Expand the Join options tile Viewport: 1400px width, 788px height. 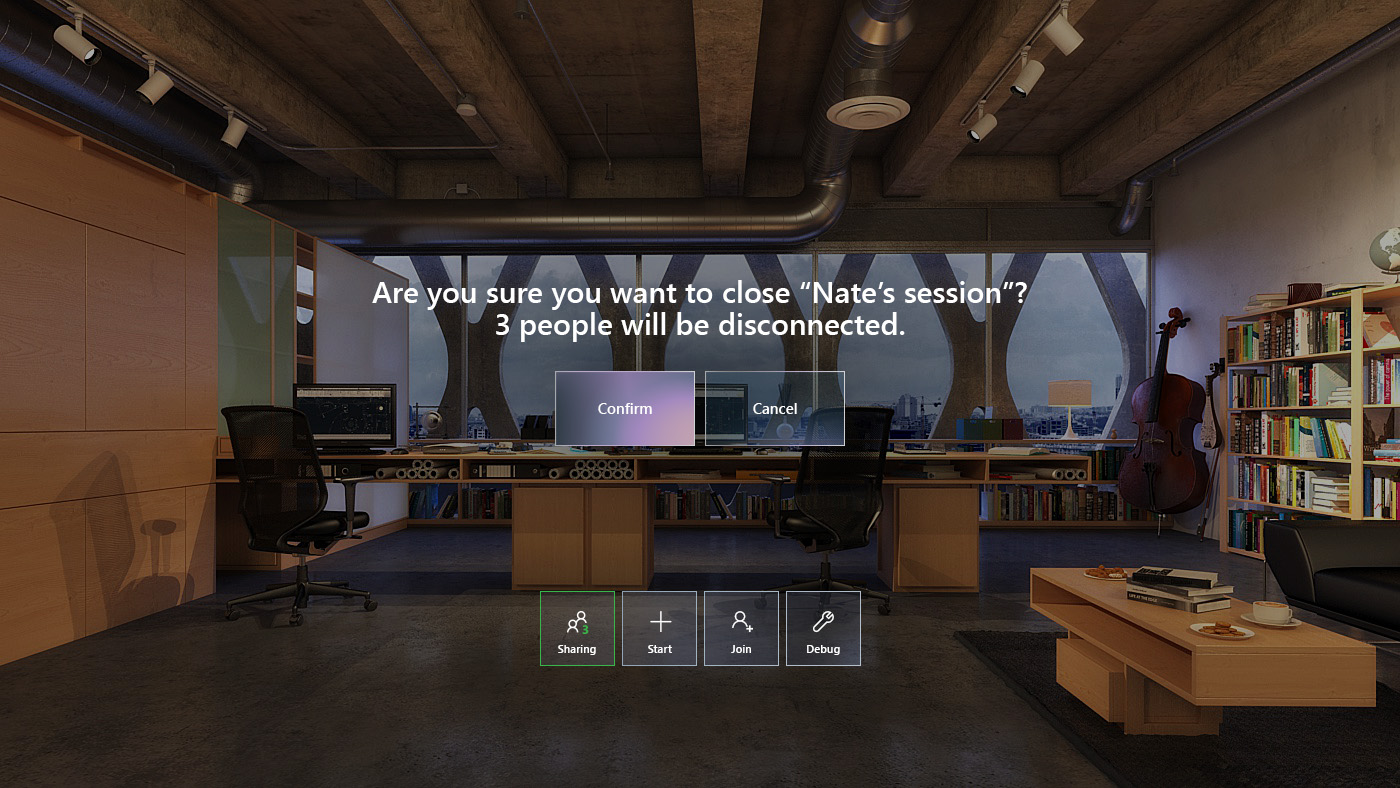point(741,628)
